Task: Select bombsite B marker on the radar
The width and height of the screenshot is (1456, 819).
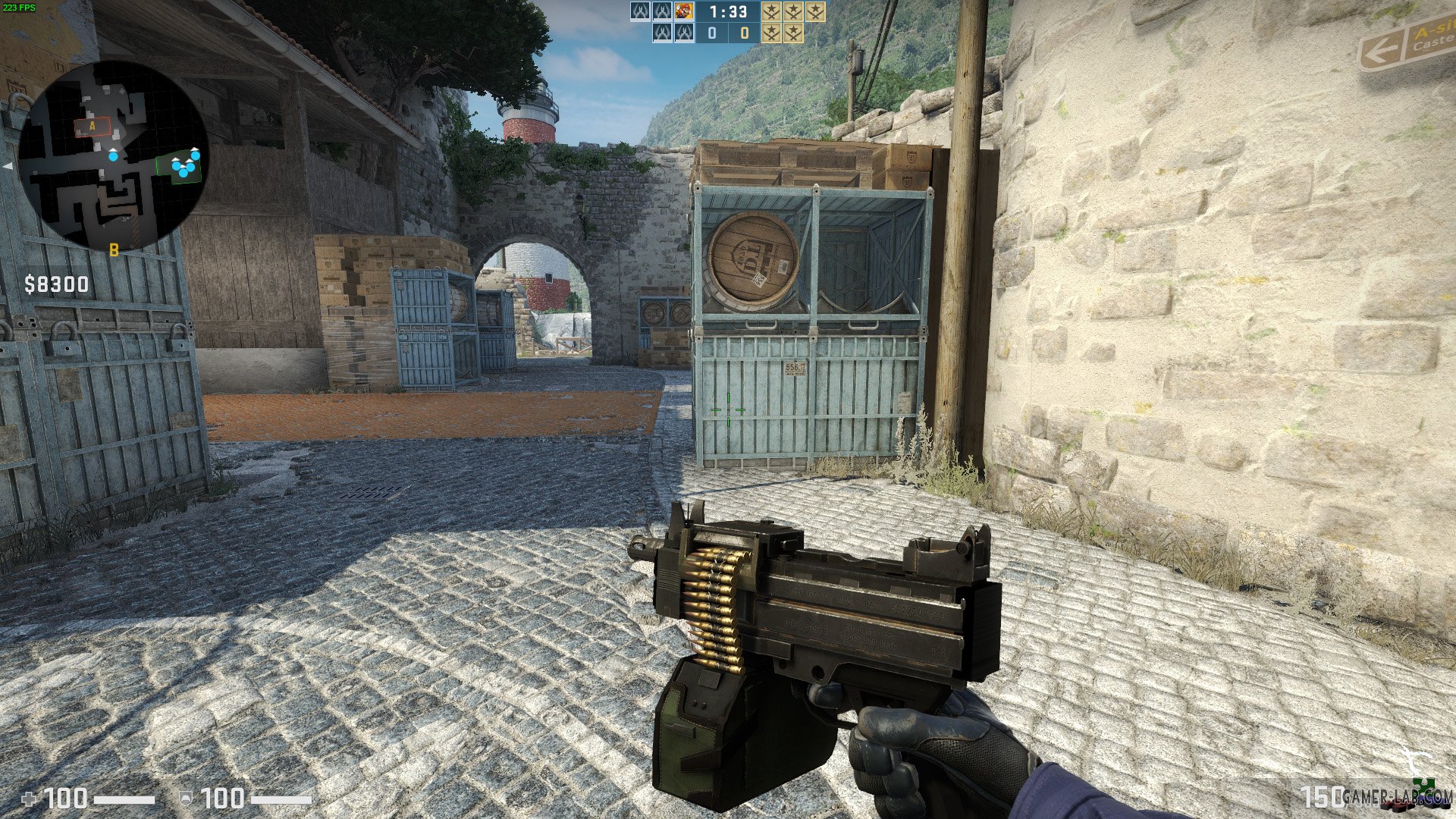Action: [x=114, y=250]
